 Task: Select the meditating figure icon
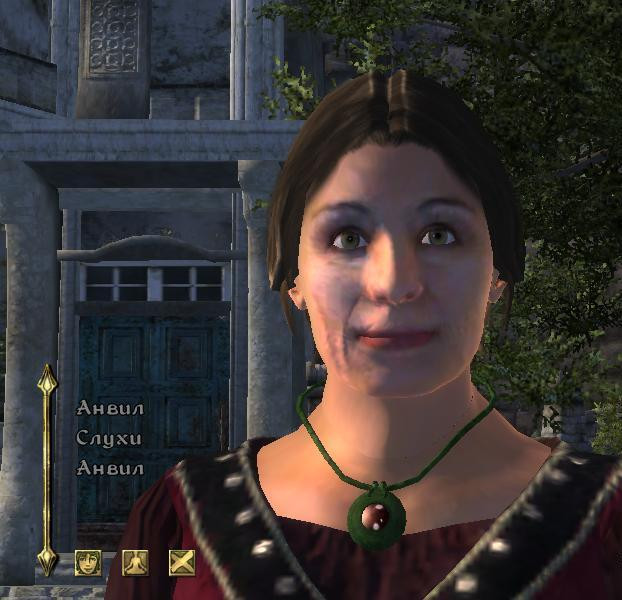134,563
